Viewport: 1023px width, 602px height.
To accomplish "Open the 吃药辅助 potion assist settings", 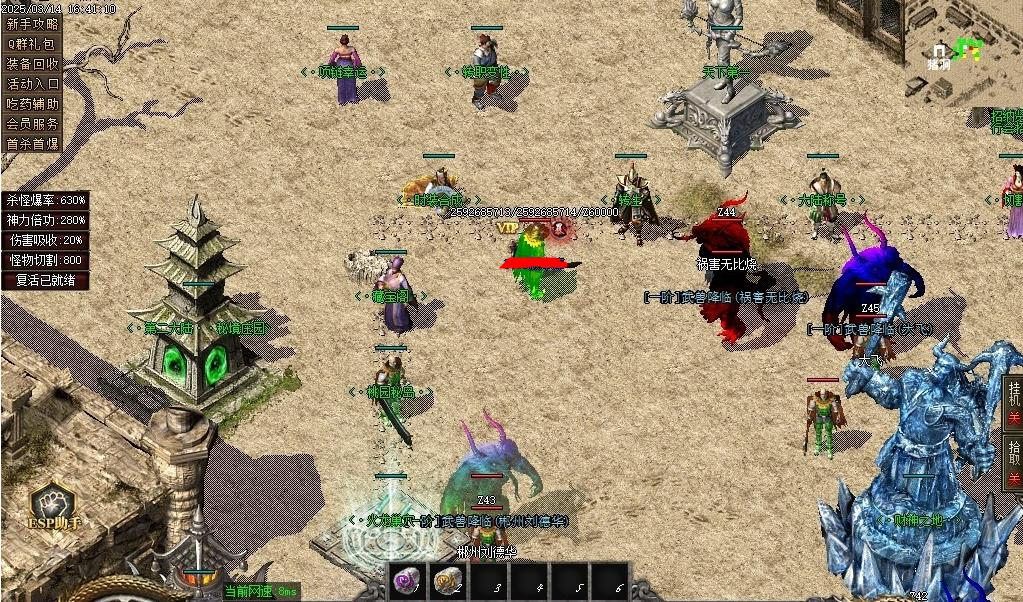I will [x=32, y=103].
